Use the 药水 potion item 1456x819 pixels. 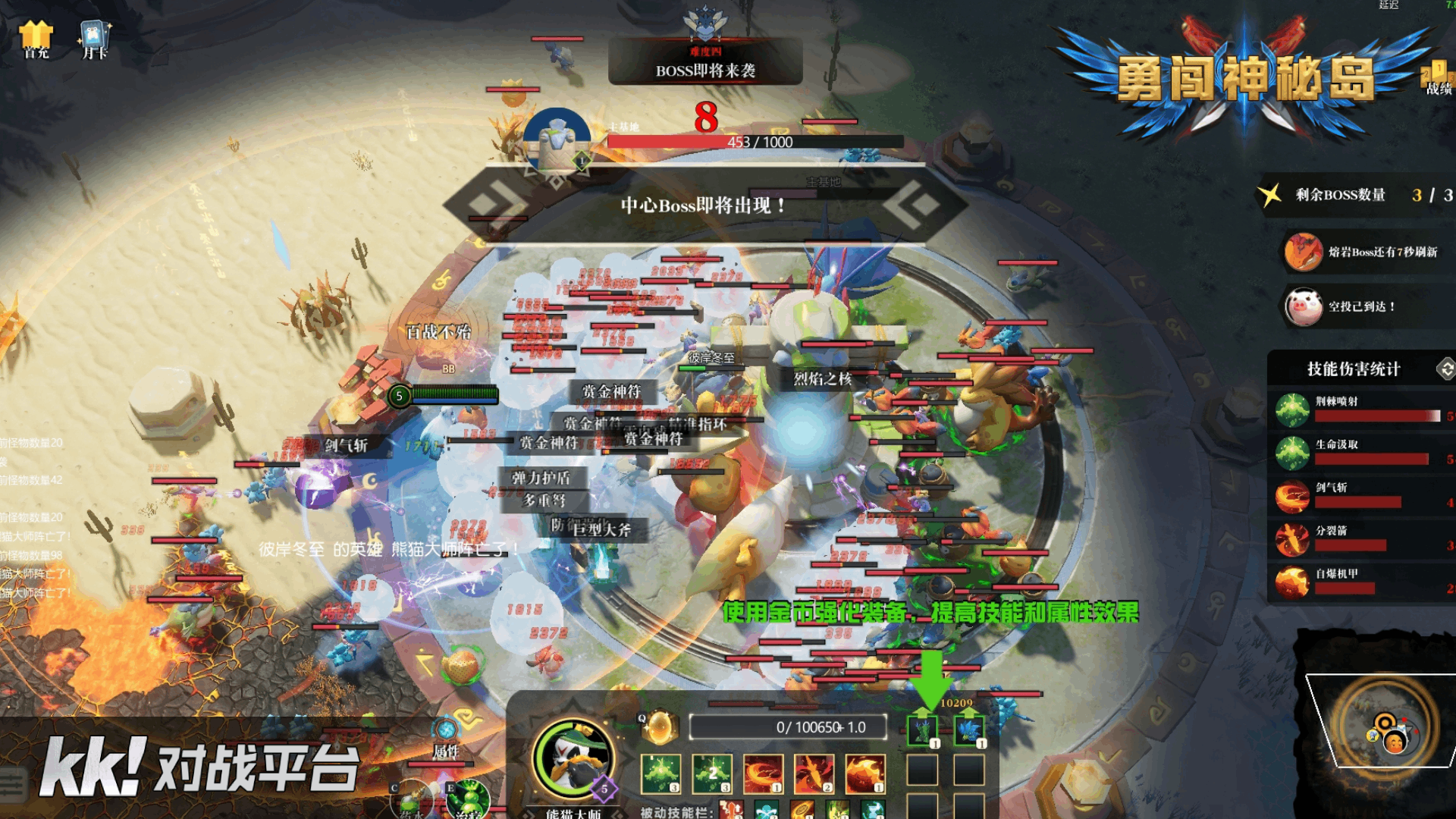(410, 800)
